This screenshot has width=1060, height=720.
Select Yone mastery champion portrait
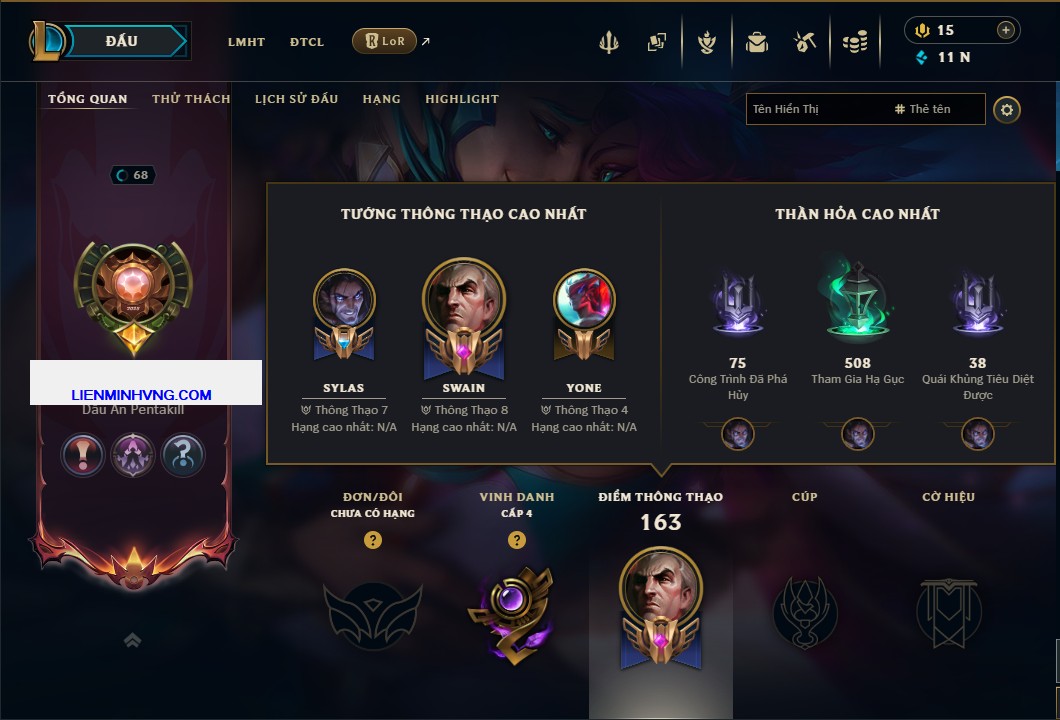tap(584, 301)
